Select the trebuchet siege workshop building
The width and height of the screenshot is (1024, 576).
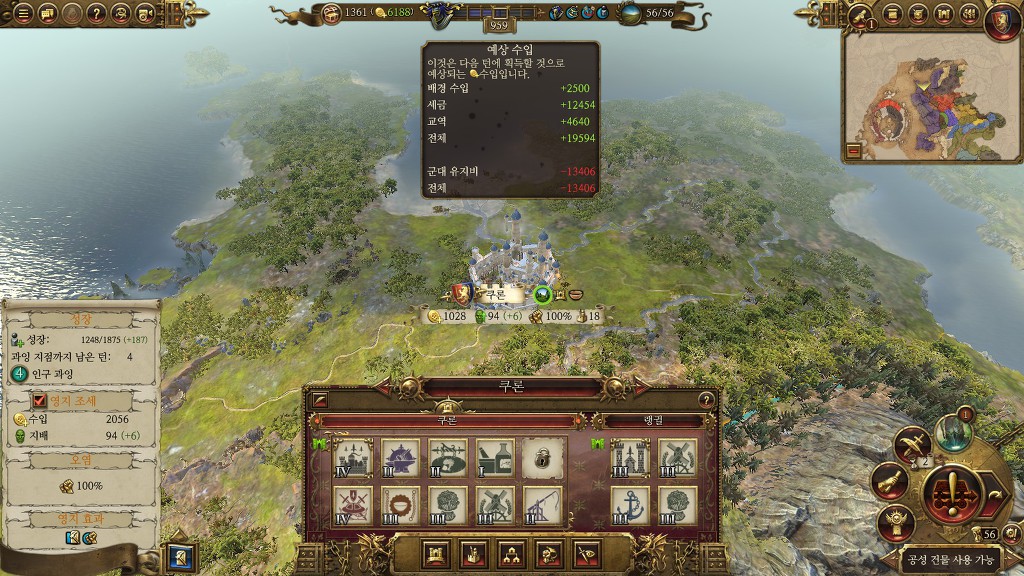(543, 504)
